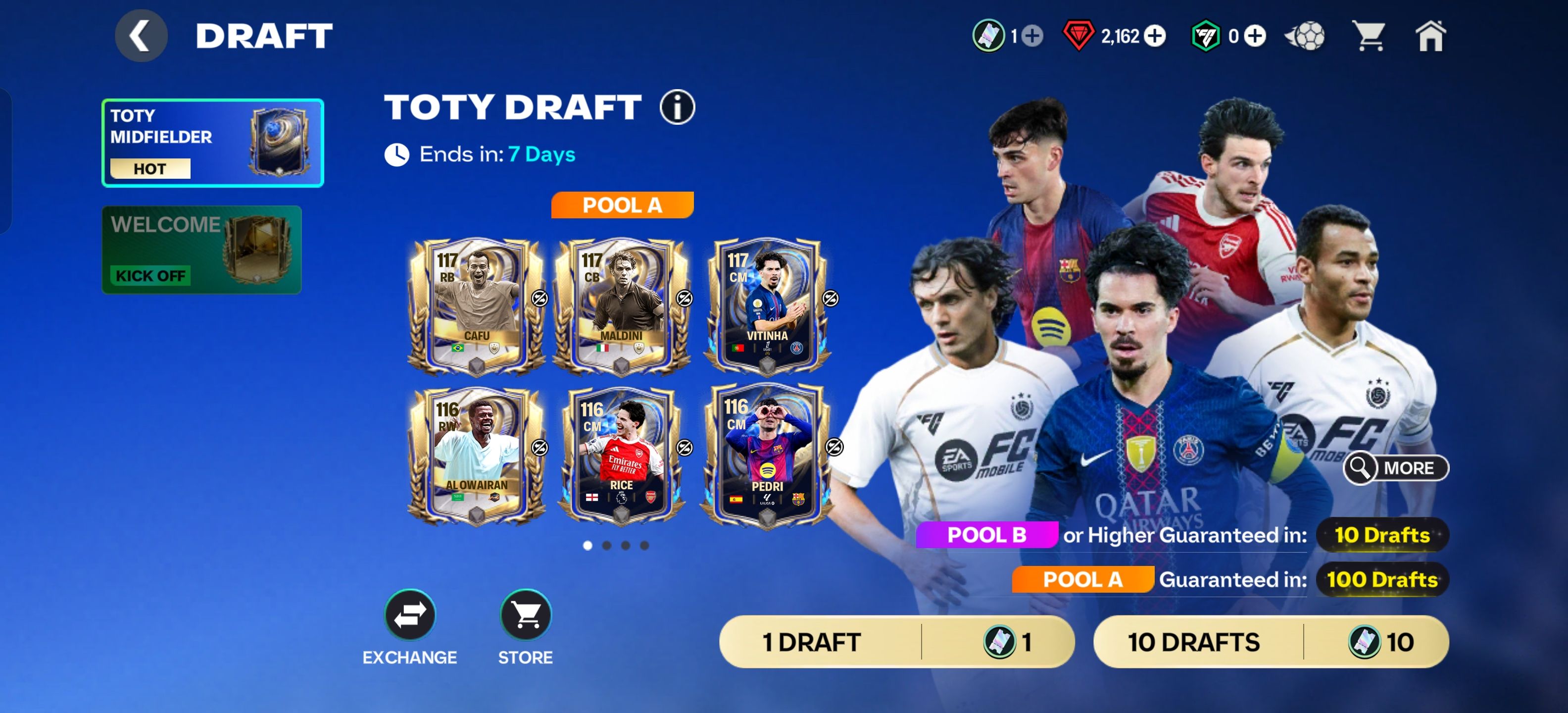Go back using the arrow button

click(141, 36)
